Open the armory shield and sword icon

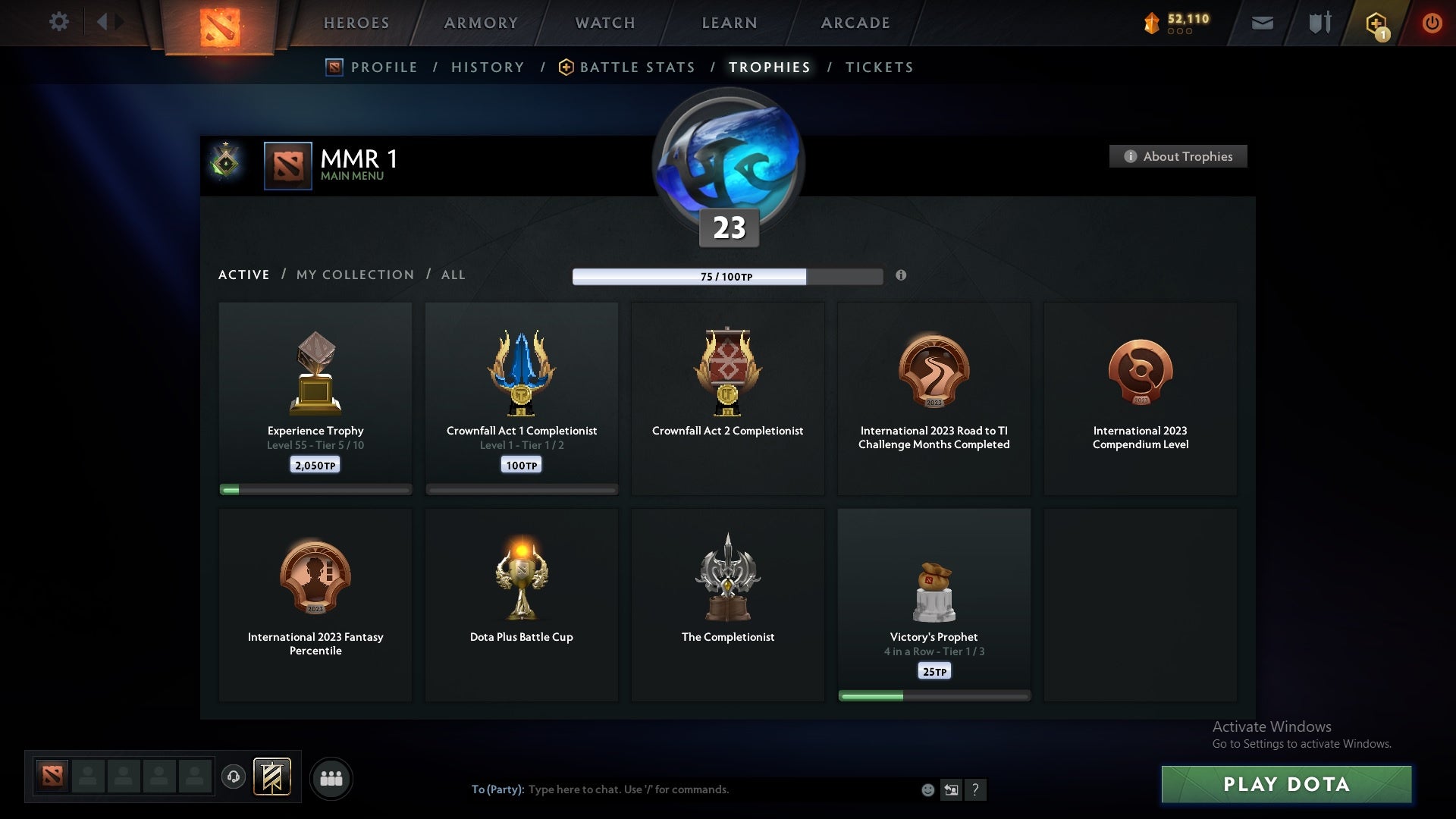point(1319,23)
